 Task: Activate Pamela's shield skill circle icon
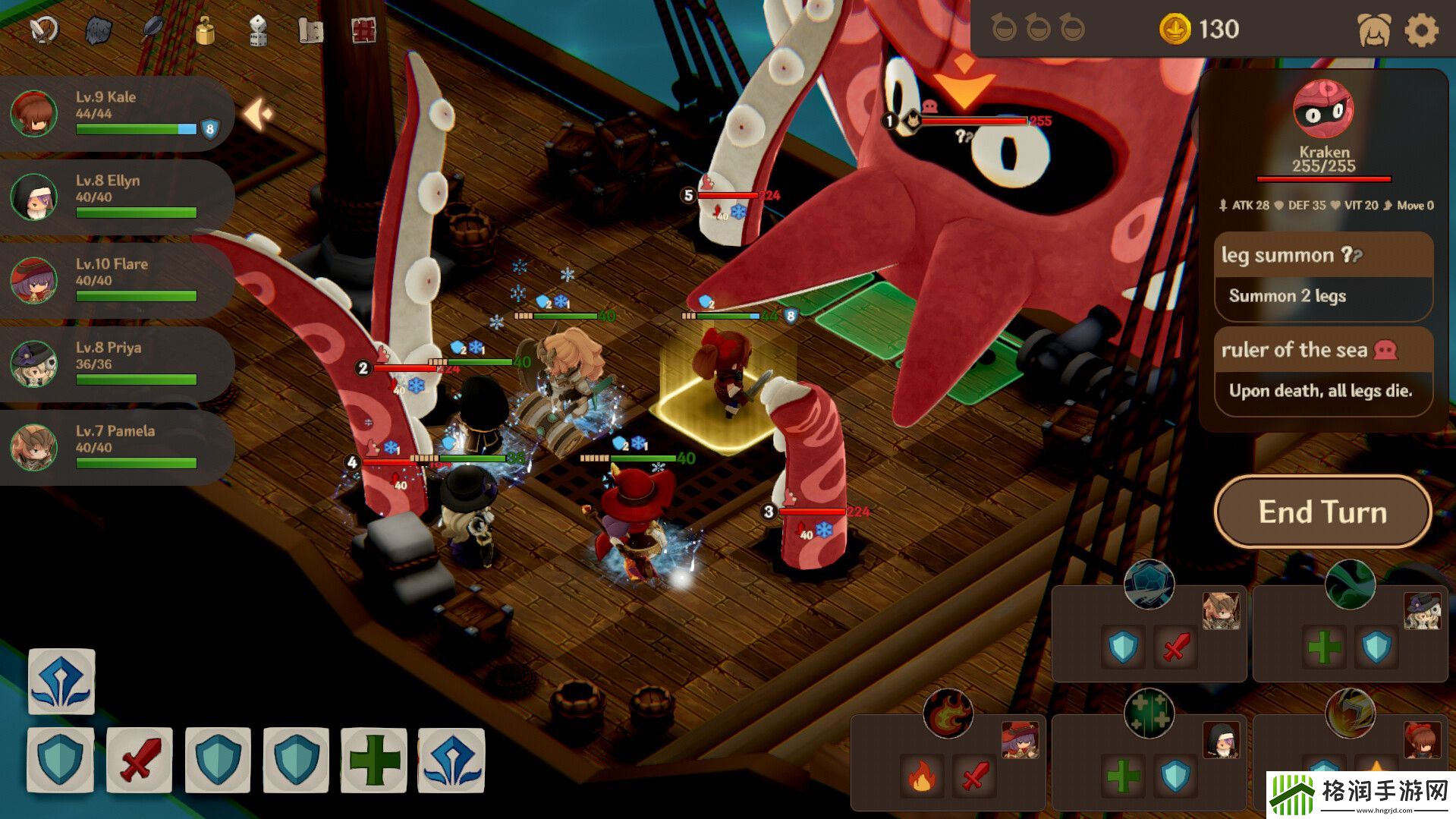tap(1149, 584)
